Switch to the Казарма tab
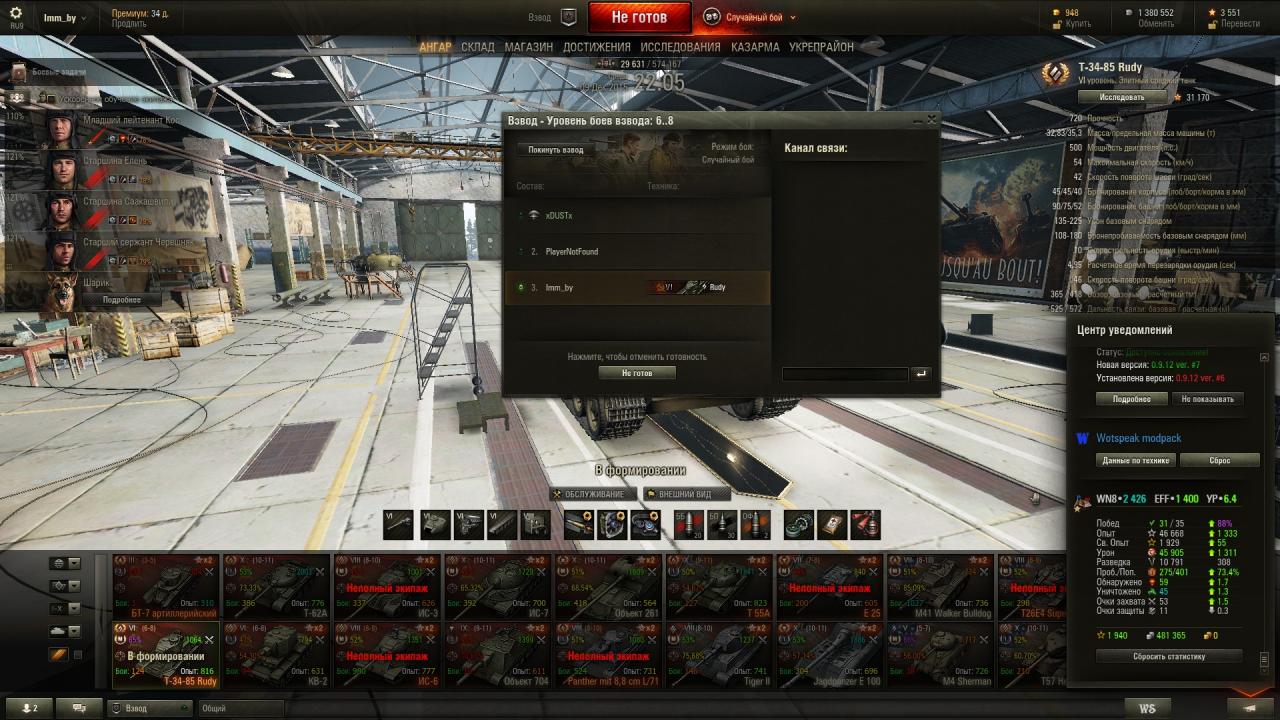The image size is (1280, 720). [x=755, y=47]
